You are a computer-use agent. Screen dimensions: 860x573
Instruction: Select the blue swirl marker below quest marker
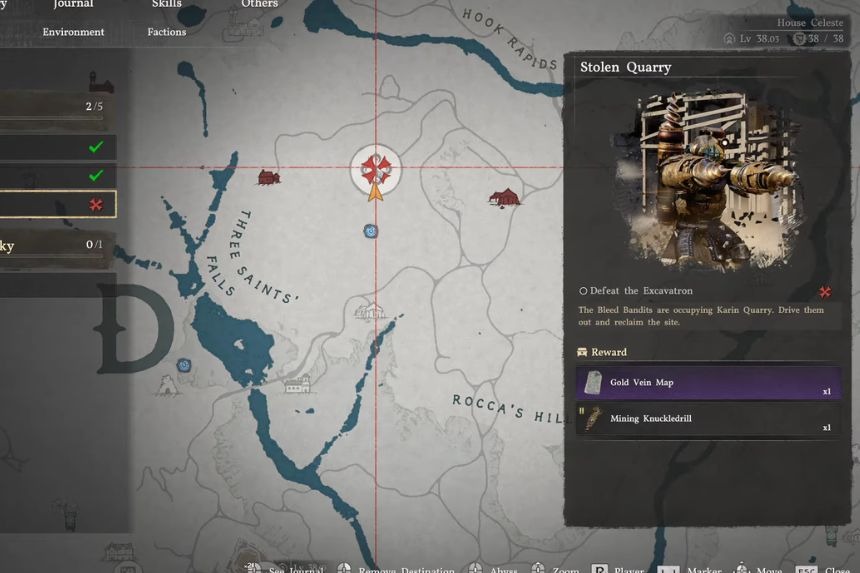coord(371,231)
